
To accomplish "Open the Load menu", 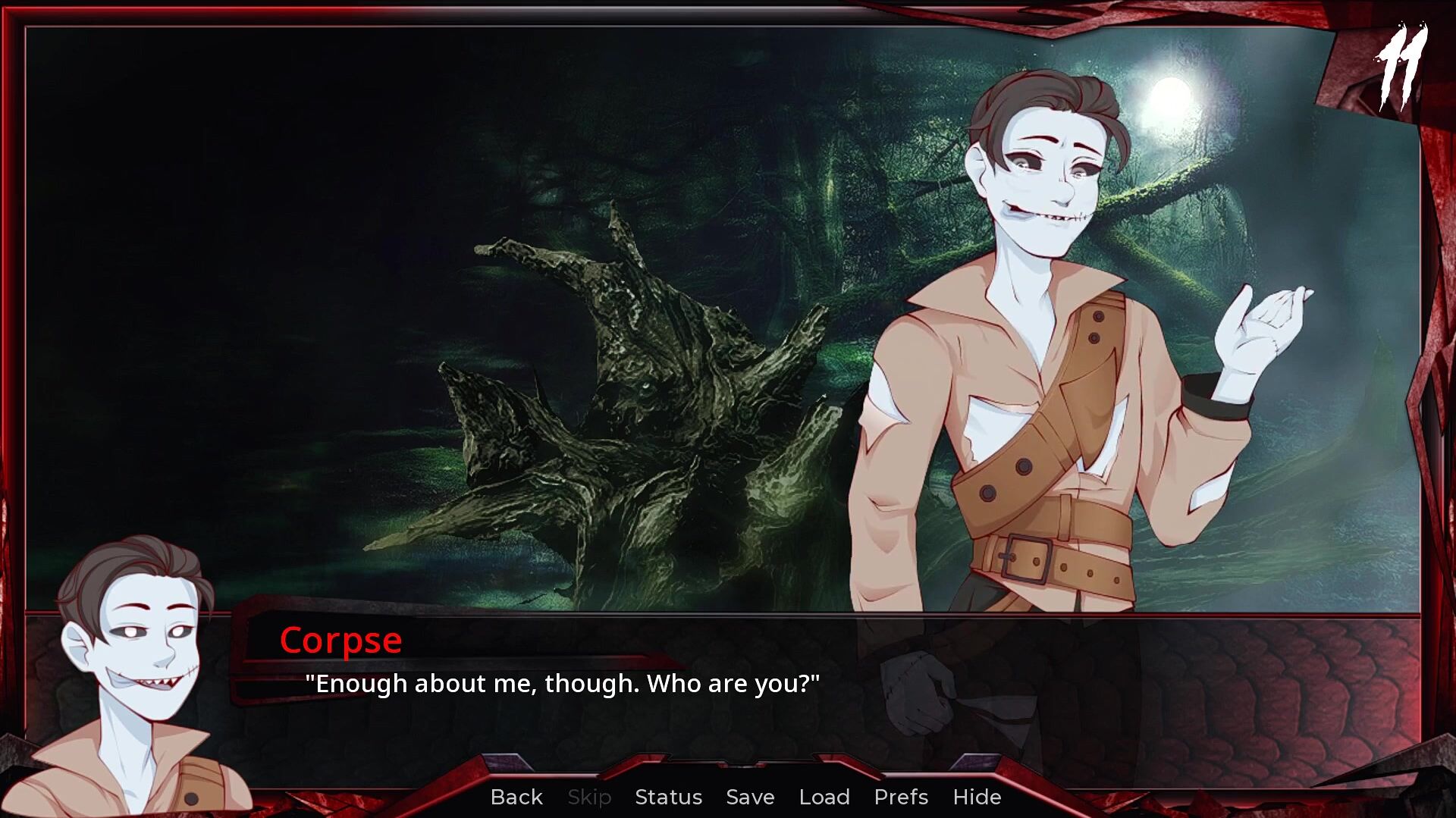I will click(x=824, y=797).
